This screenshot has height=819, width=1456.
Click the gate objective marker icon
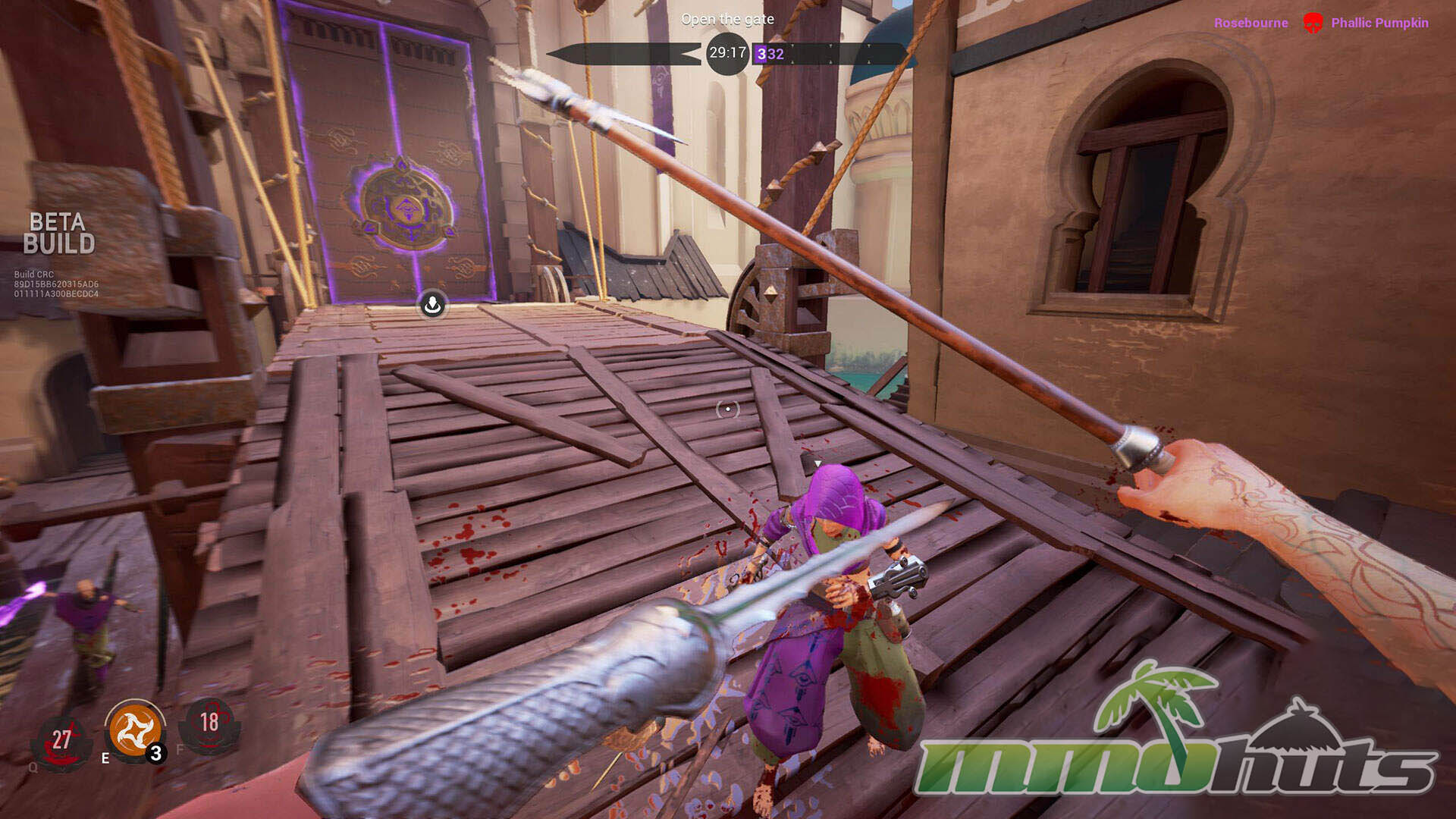[x=432, y=305]
